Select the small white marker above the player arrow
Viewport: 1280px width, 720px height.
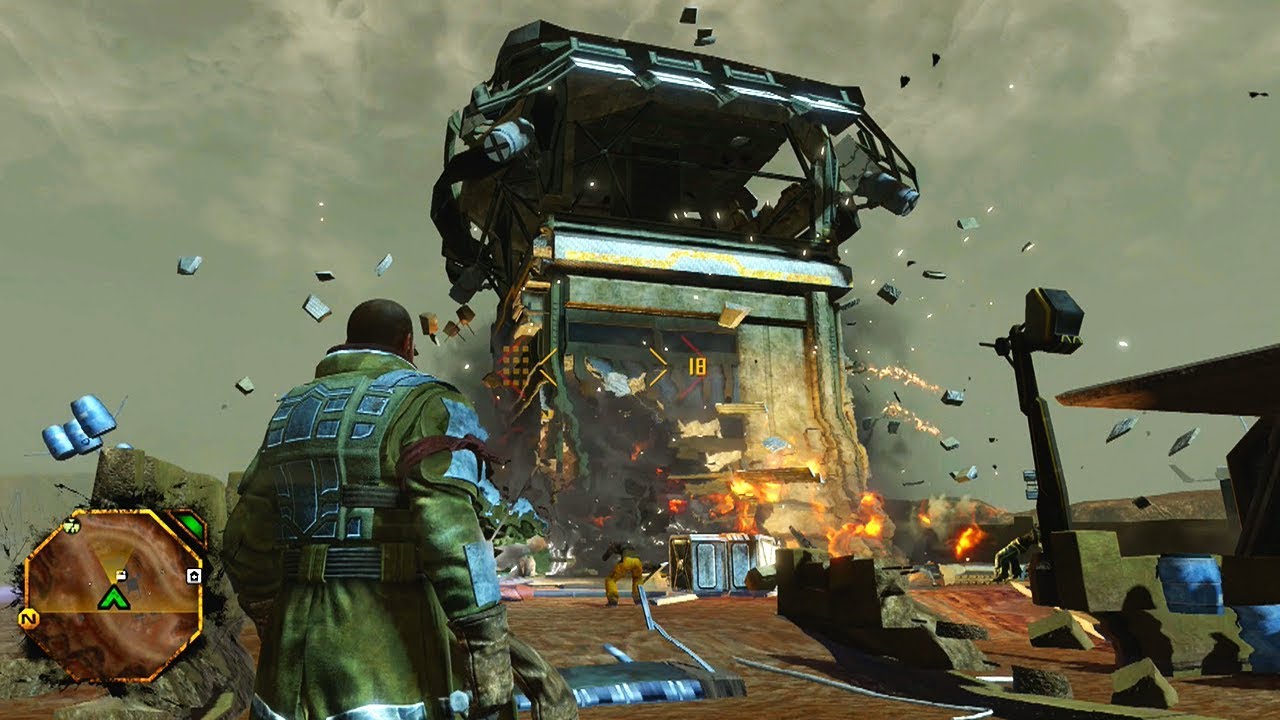coord(120,574)
